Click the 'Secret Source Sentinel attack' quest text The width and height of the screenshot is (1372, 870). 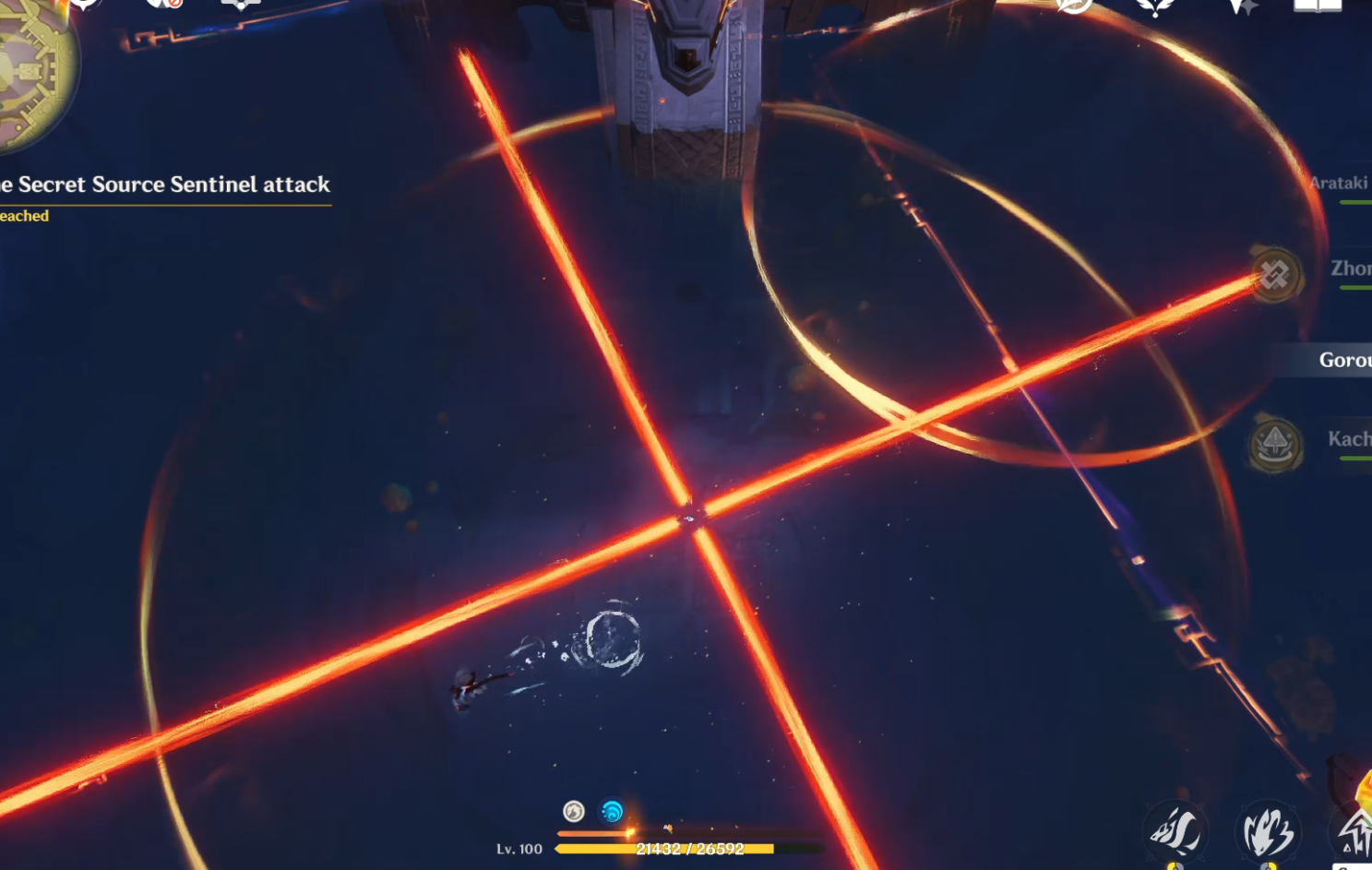click(x=166, y=185)
